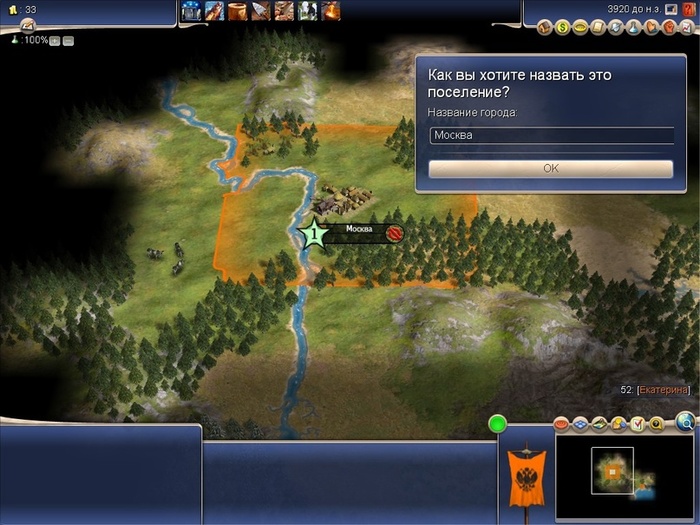The width and height of the screenshot is (700, 525).
Task: Toggle the checkmark scores display
Action: [x=637, y=425]
